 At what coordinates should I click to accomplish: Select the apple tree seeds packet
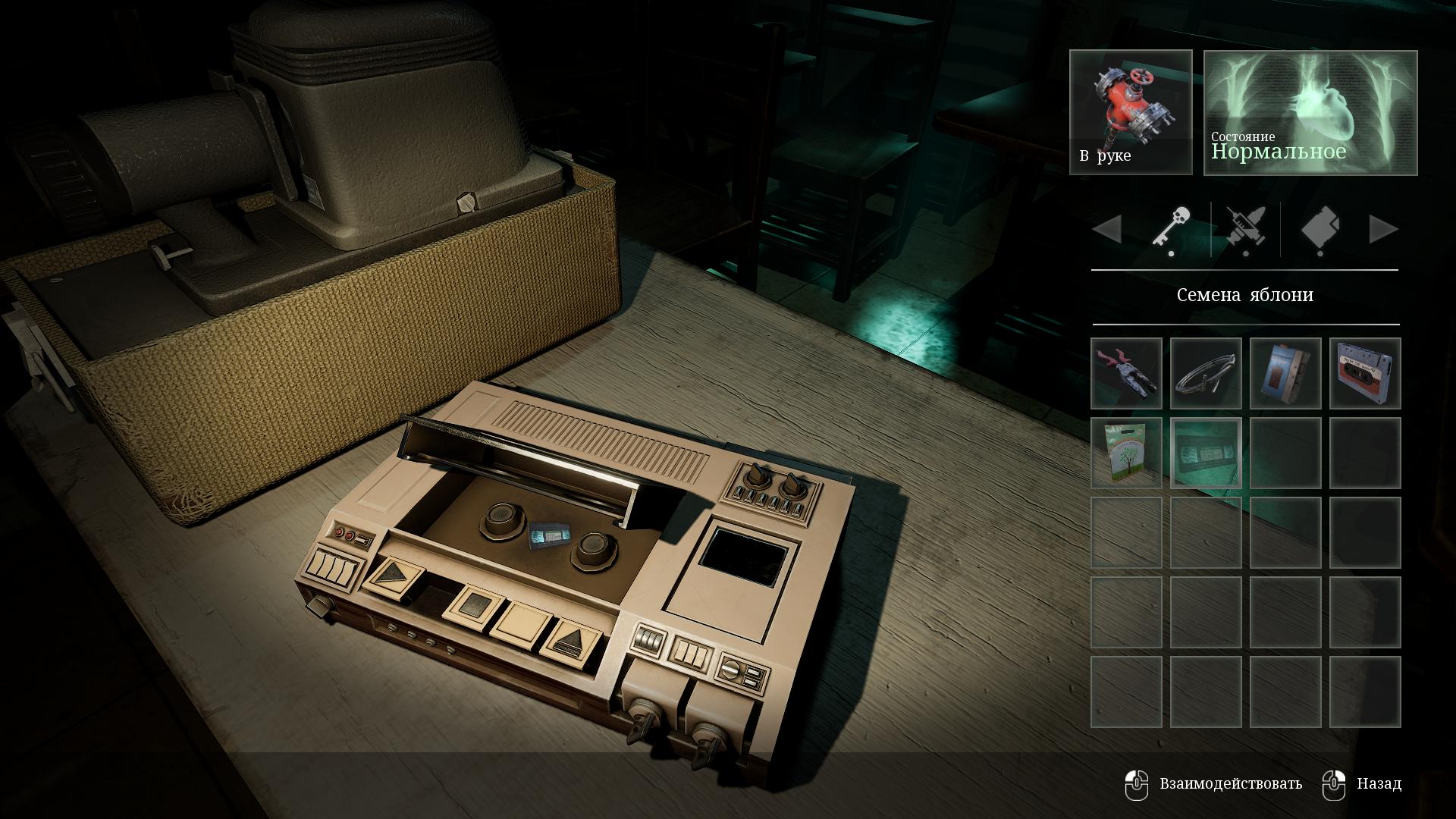pyautogui.click(x=1126, y=453)
